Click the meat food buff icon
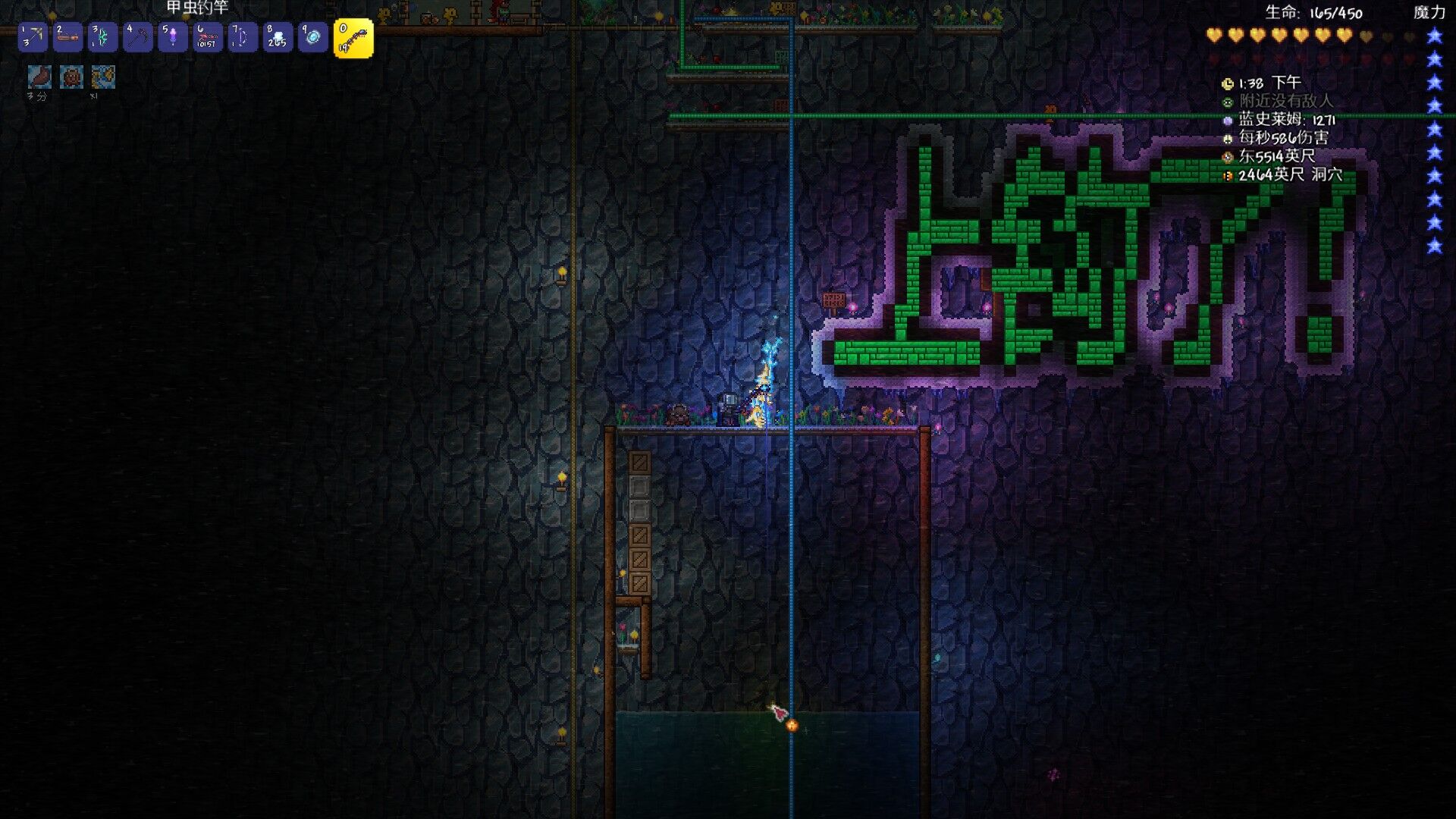The width and height of the screenshot is (1456, 819). [39, 77]
